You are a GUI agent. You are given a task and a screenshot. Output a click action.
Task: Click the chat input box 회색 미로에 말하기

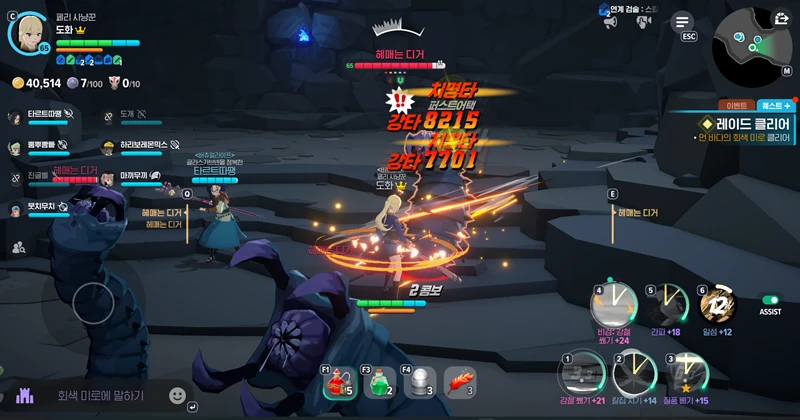pyautogui.click(x=100, y=396)
